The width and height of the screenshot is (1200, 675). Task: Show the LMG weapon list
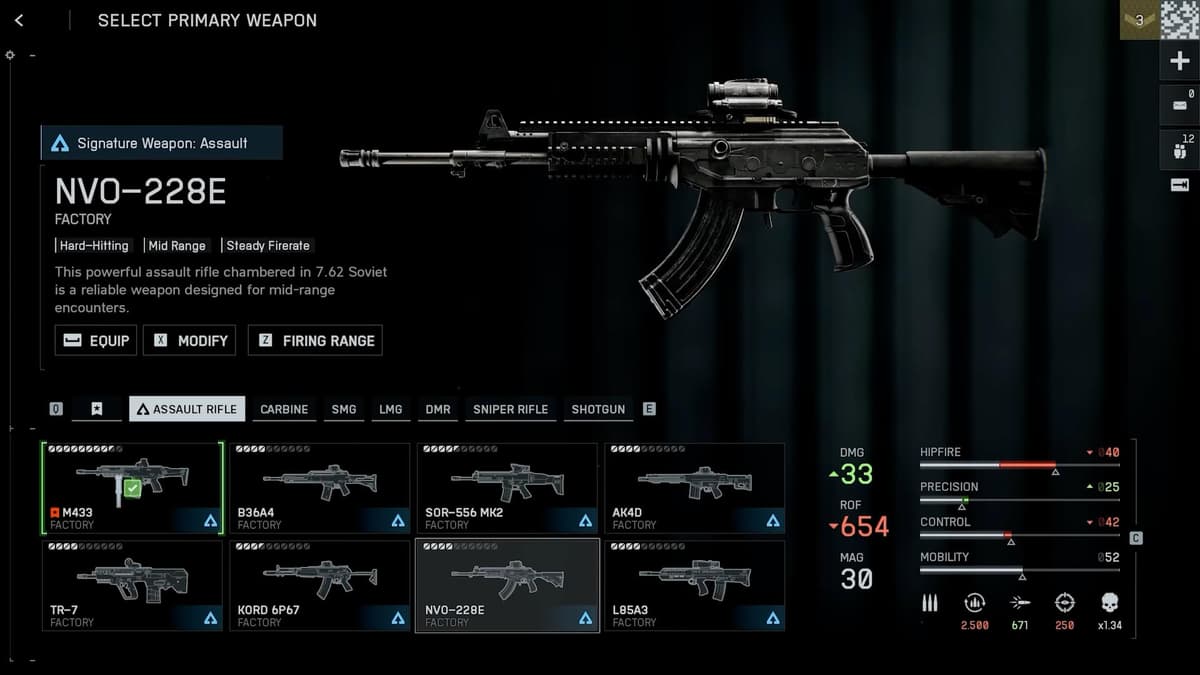coord(390,409)
